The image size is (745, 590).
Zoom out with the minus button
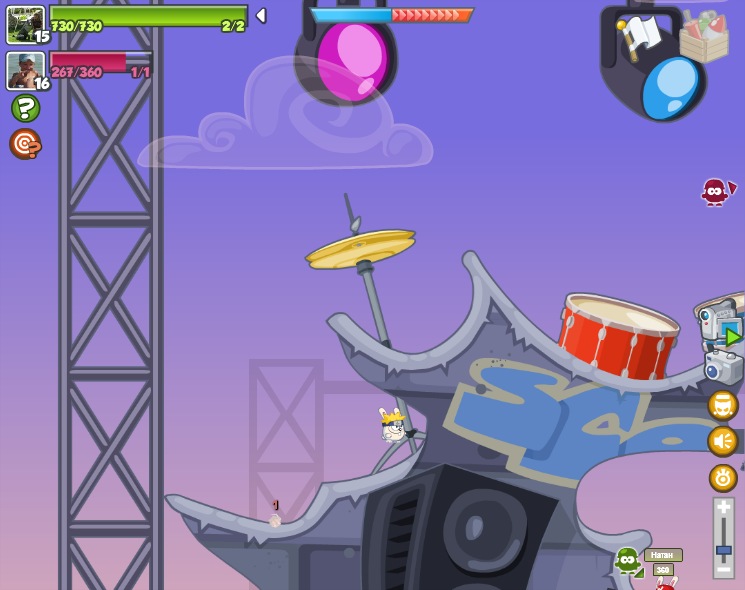(723, 569)
